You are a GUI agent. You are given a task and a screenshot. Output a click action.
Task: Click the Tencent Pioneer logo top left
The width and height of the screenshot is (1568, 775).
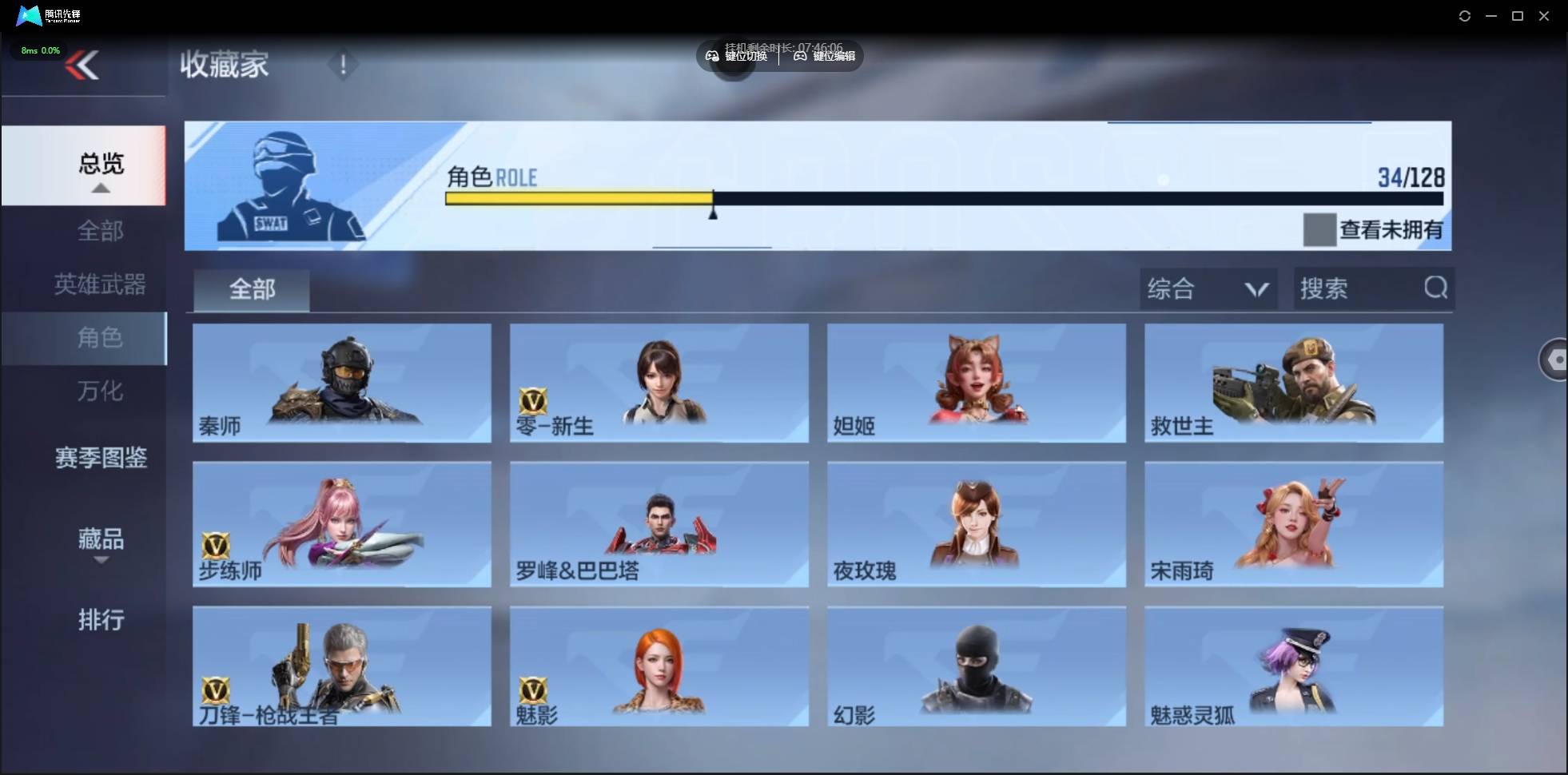[x=28, y=15]
